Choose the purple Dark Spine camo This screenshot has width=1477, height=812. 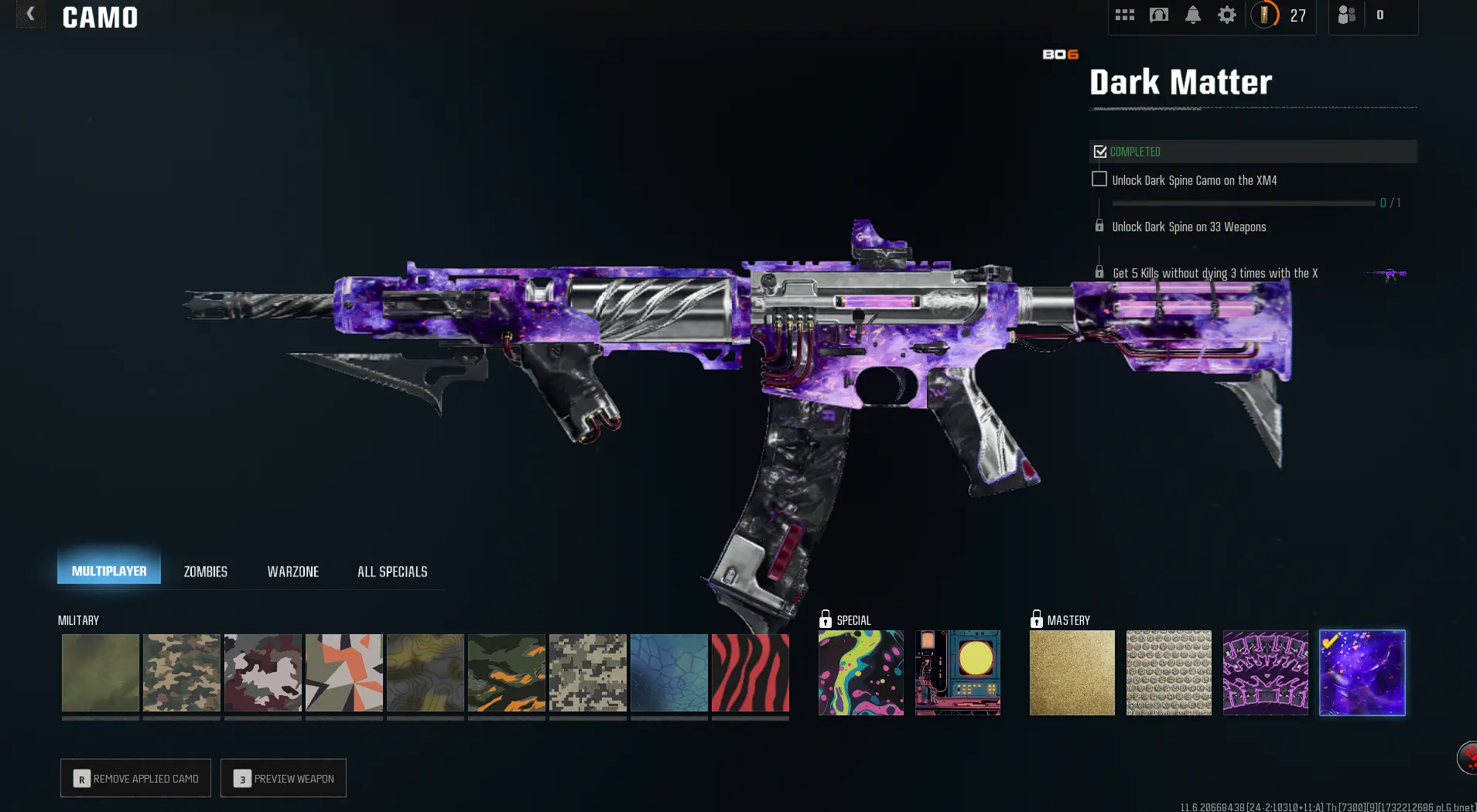1266,673
